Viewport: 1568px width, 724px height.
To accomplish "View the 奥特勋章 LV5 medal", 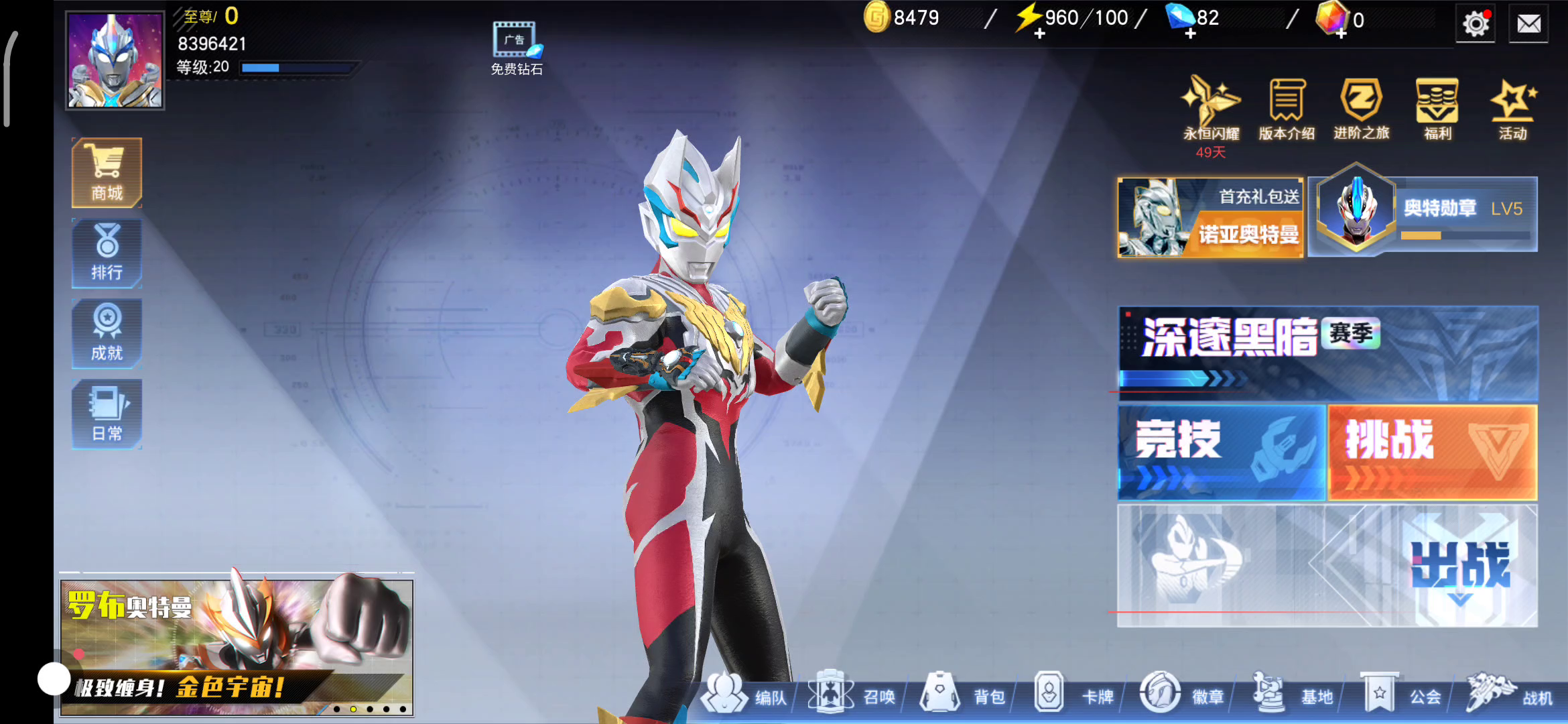I will pos(1423,215).
